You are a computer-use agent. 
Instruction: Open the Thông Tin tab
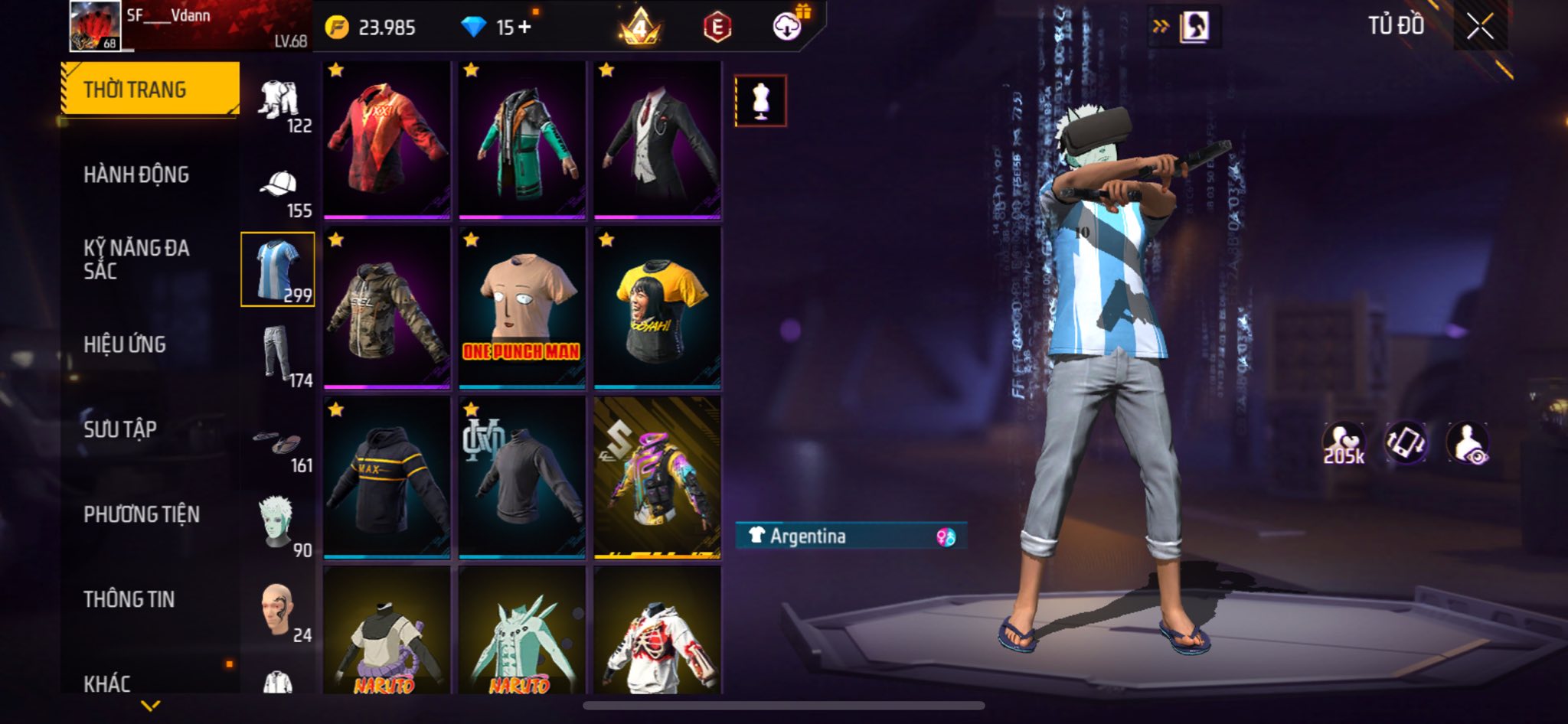129,599
